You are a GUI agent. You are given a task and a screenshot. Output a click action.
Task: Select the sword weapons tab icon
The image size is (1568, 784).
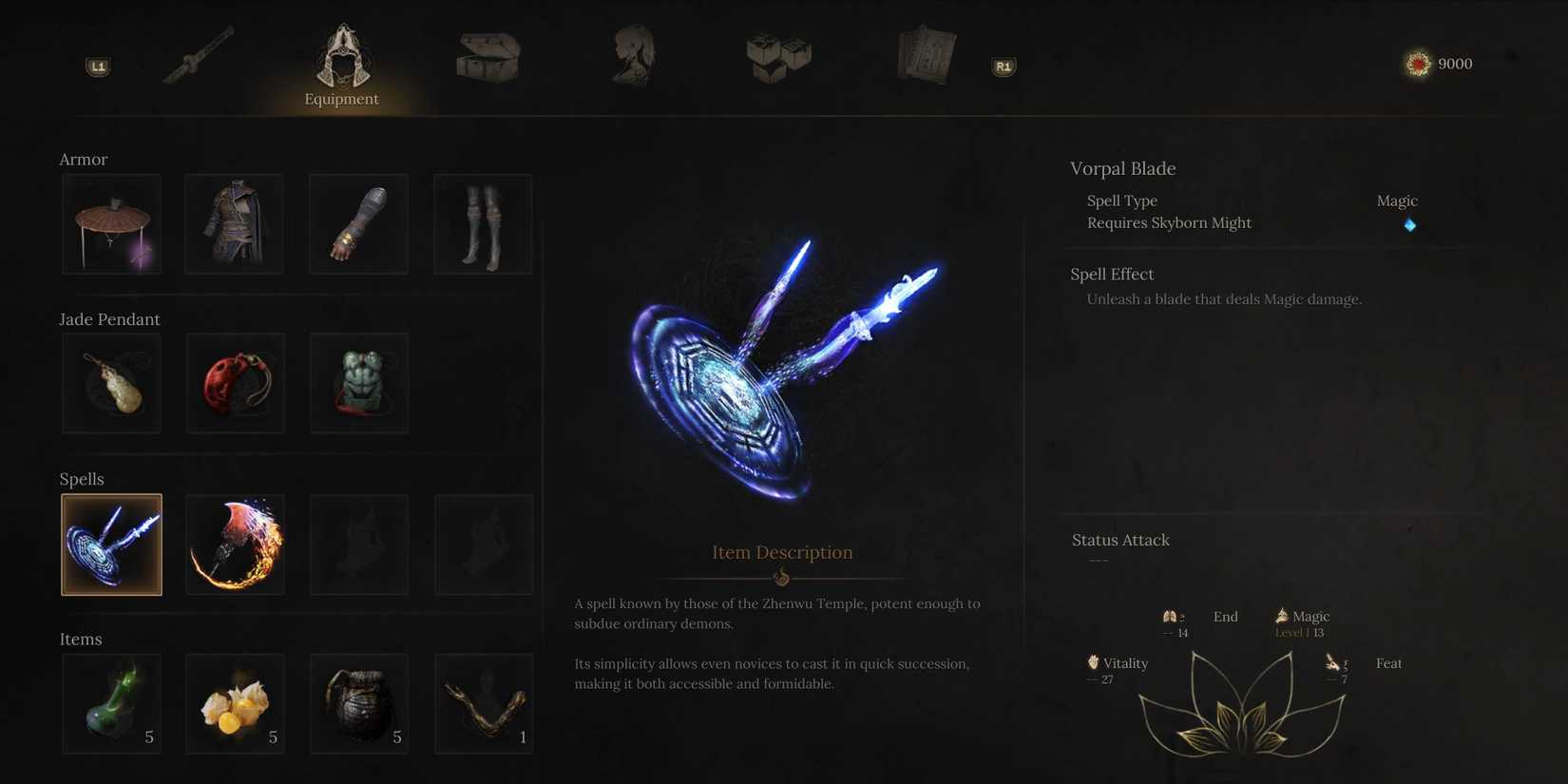200,54
